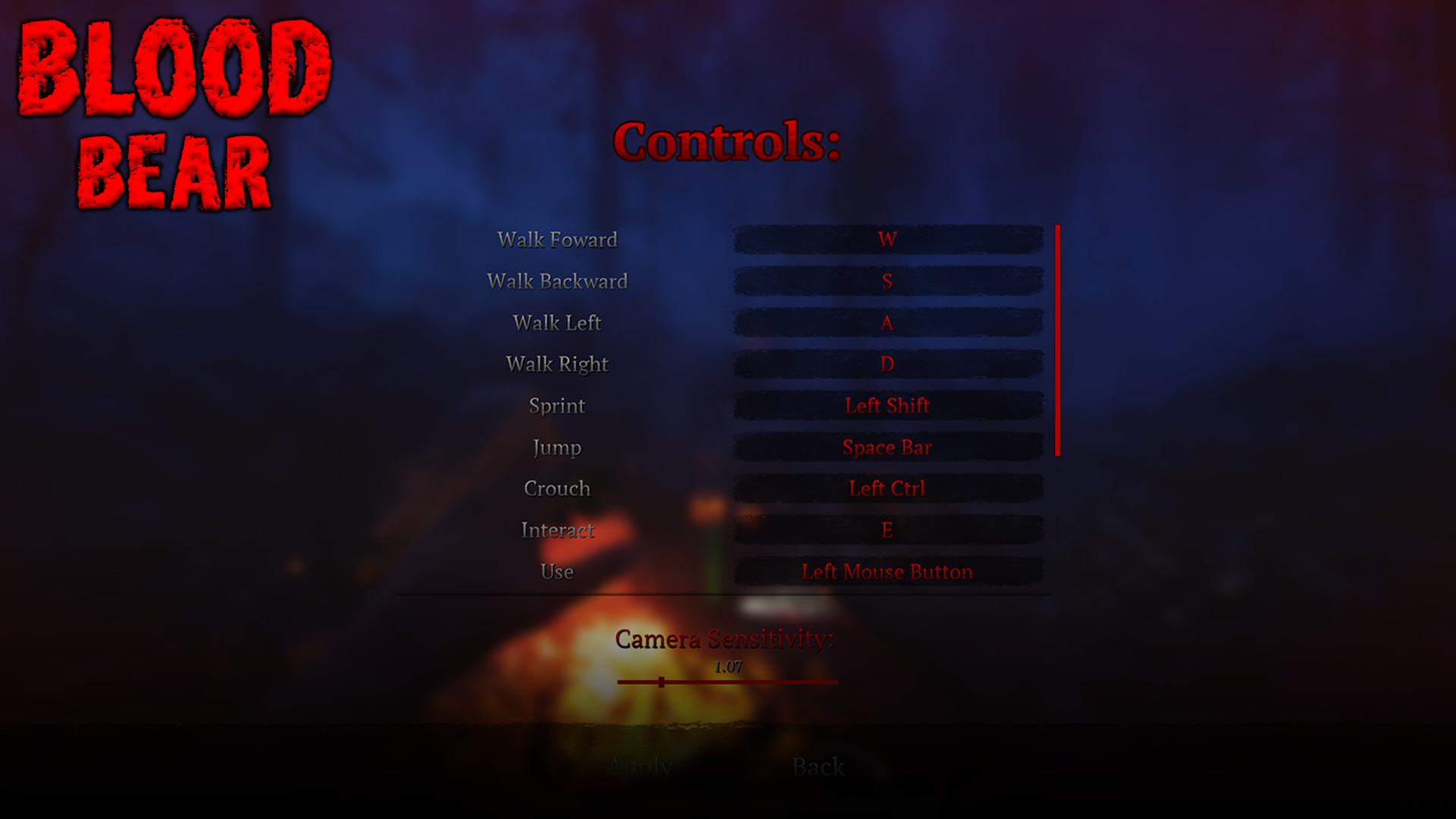Select the Walk Foward row label

coord(557,240)
